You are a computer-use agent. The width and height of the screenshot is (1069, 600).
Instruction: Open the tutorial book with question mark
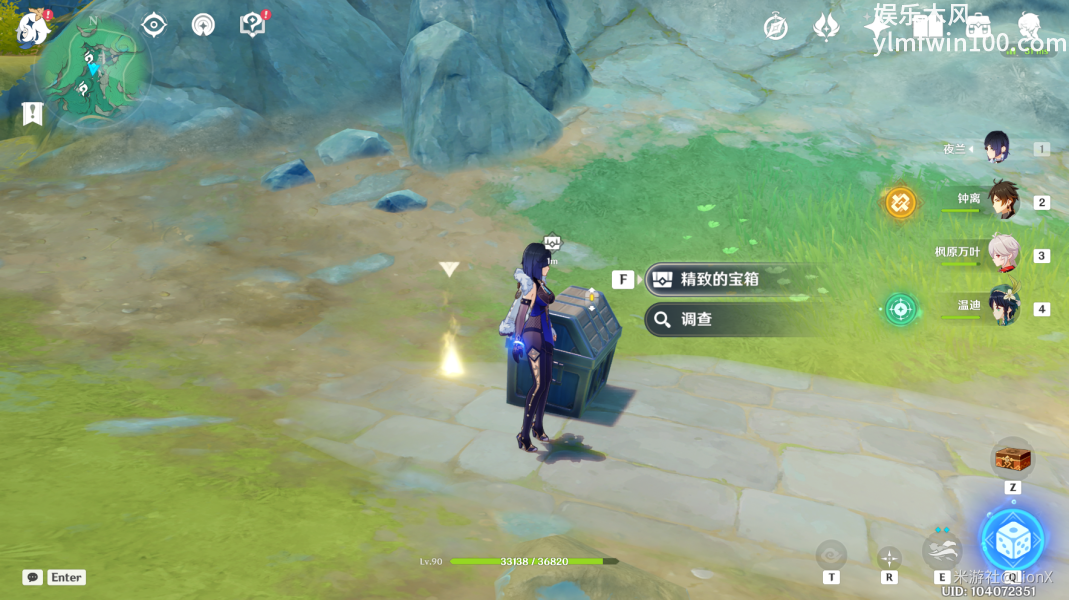click(252, 25)
